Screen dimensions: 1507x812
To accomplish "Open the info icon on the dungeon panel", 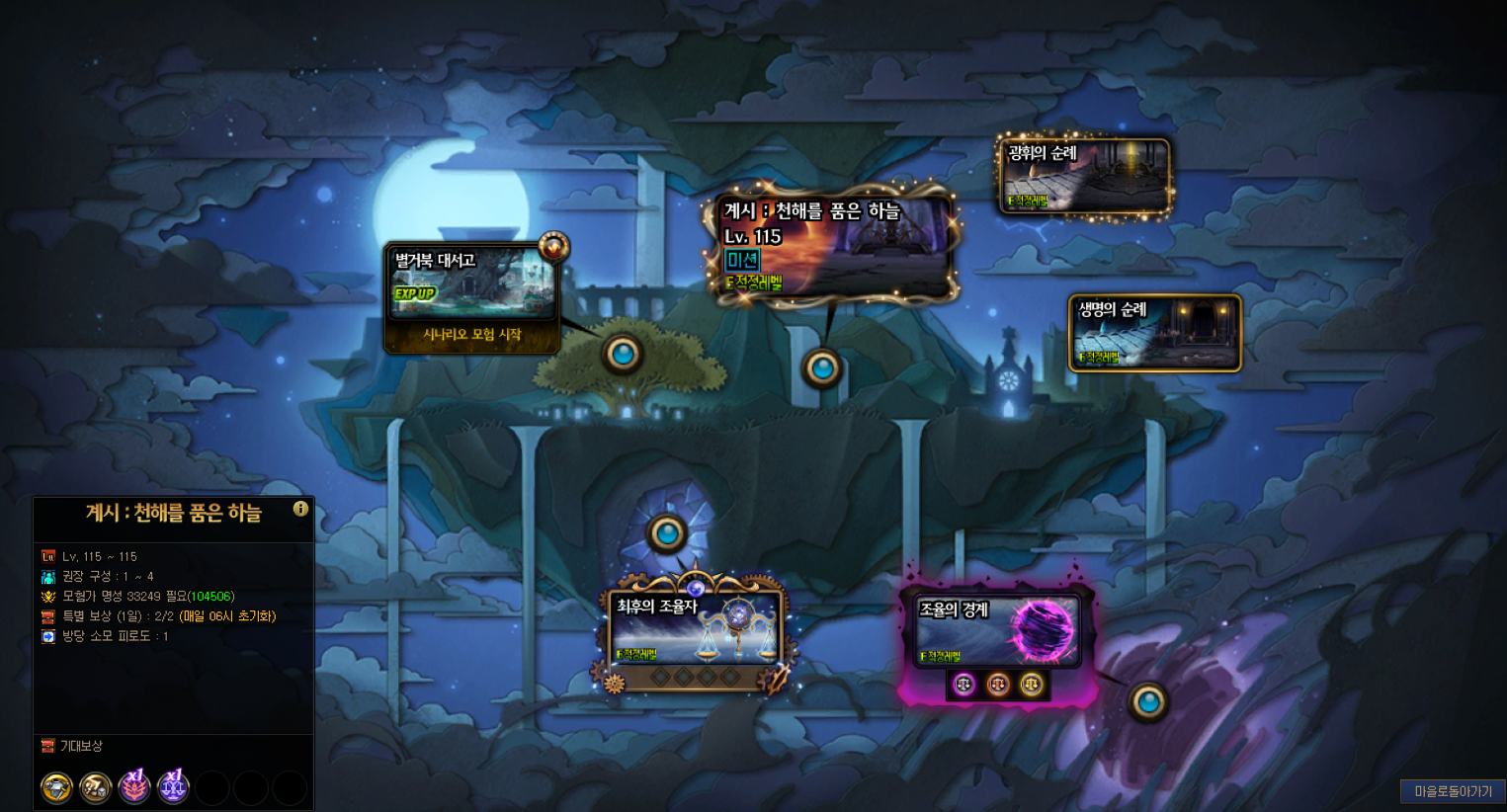I will [300, 509].
